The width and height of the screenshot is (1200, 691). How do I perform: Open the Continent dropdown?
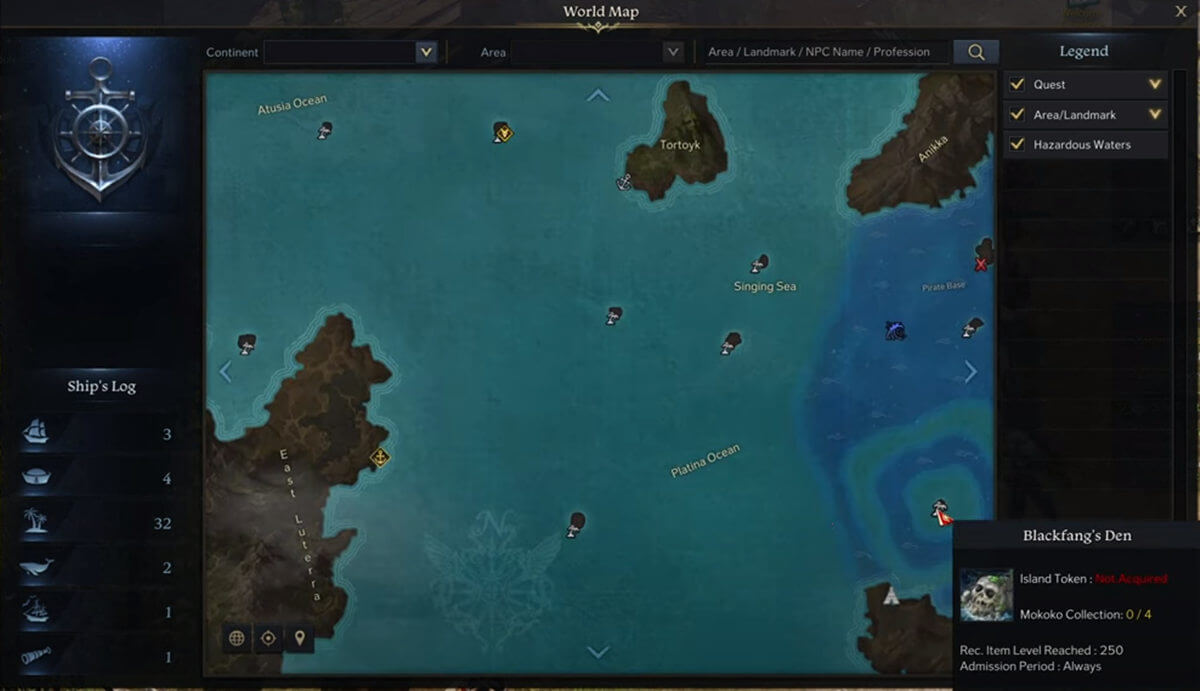click(x=427, y=52)
